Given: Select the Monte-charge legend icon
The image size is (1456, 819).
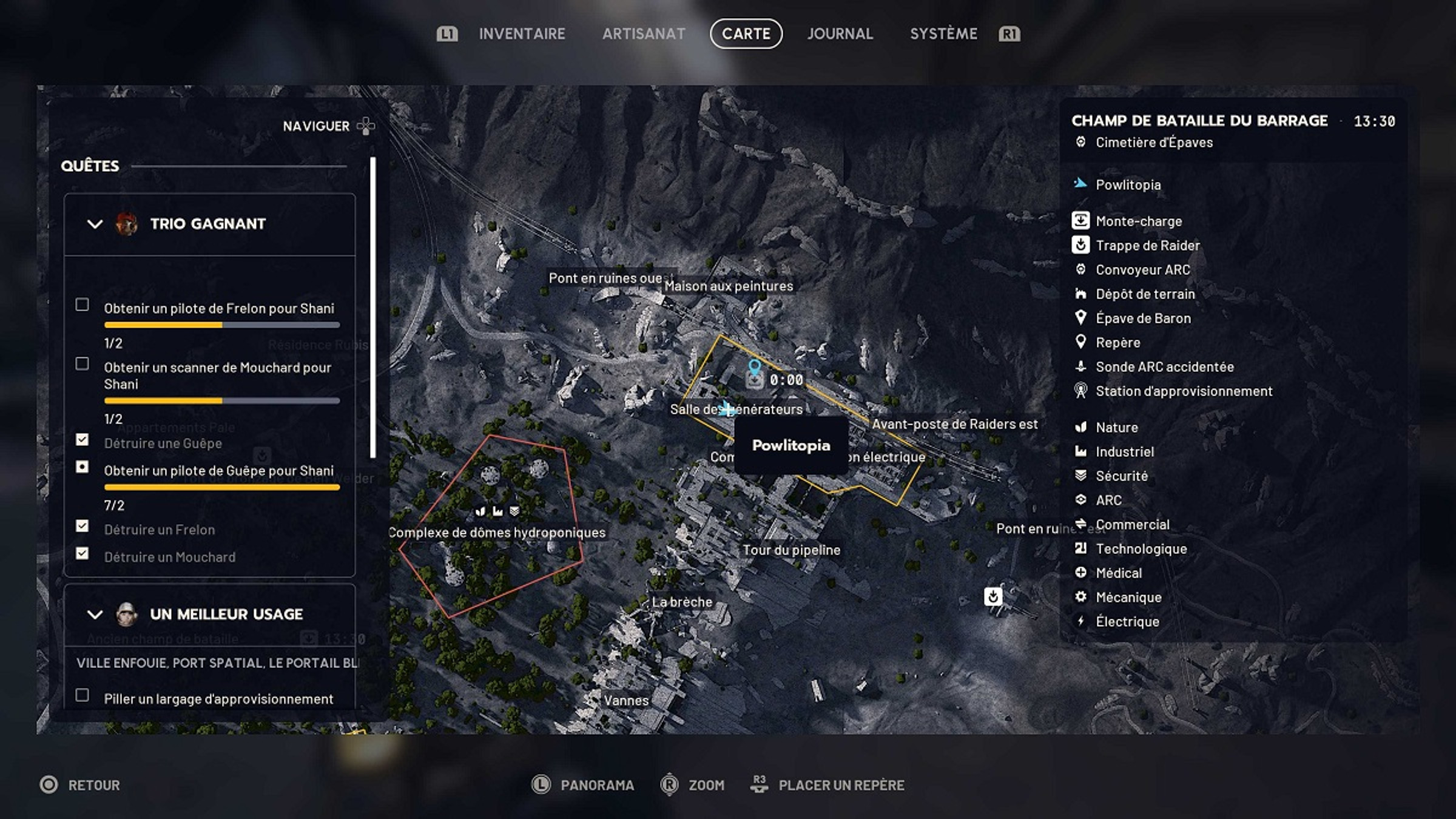Looking at the screenshot, I should point(1082,221).
